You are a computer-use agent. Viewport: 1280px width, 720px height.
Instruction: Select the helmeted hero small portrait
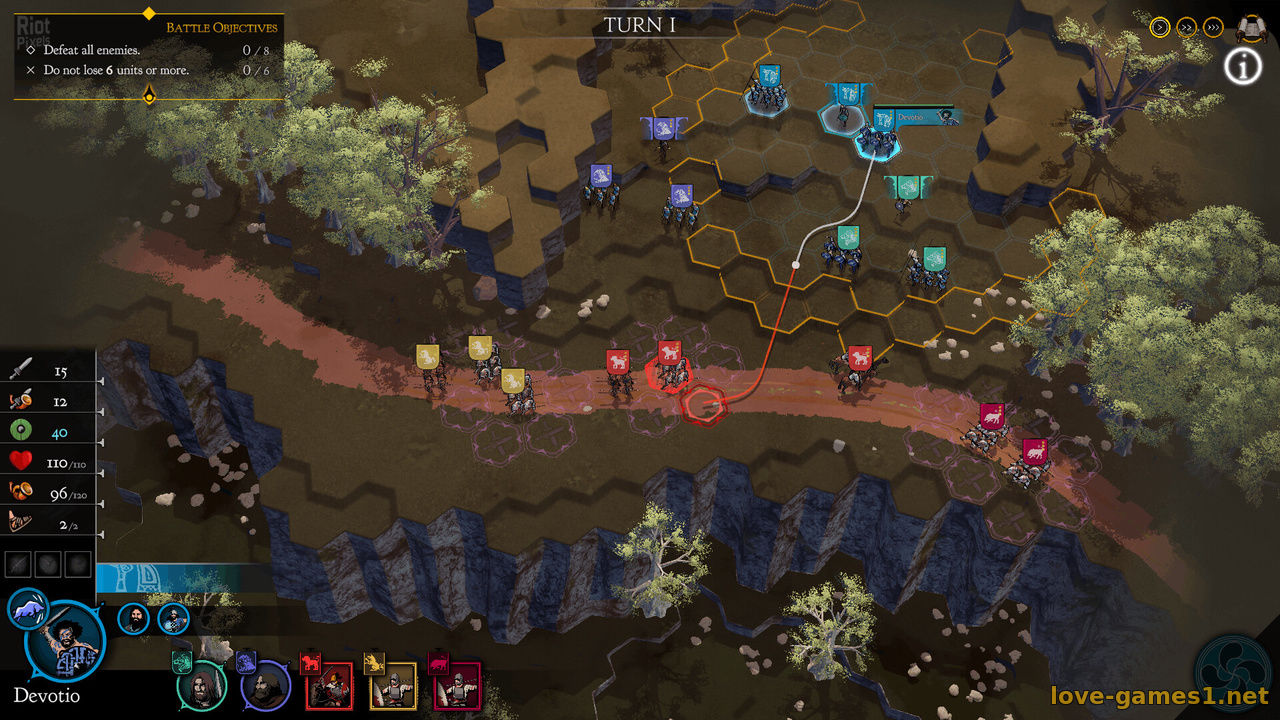pos(173,618)
